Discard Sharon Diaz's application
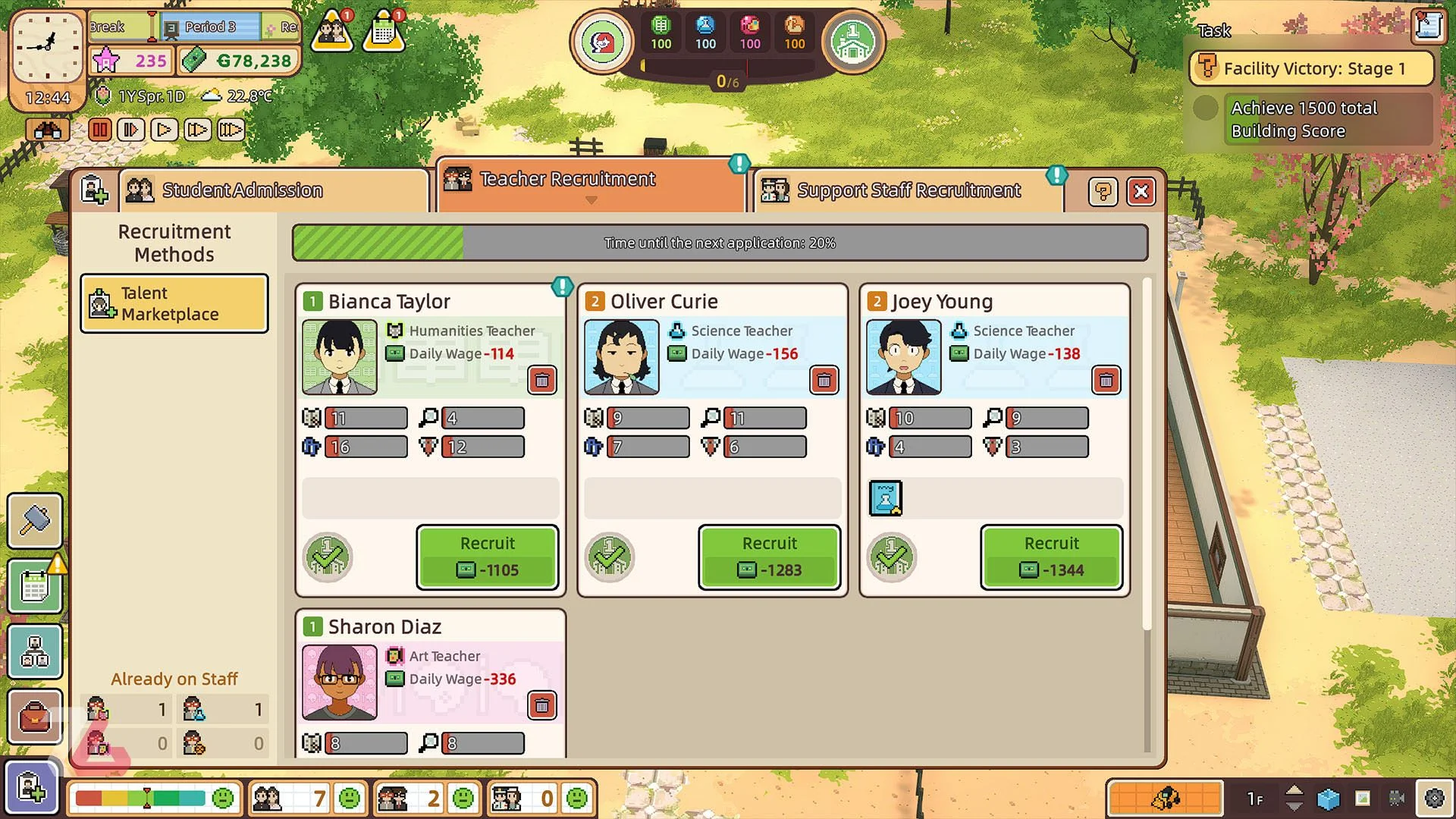This screenshot has height=819, width=1456. pos(542,706)
